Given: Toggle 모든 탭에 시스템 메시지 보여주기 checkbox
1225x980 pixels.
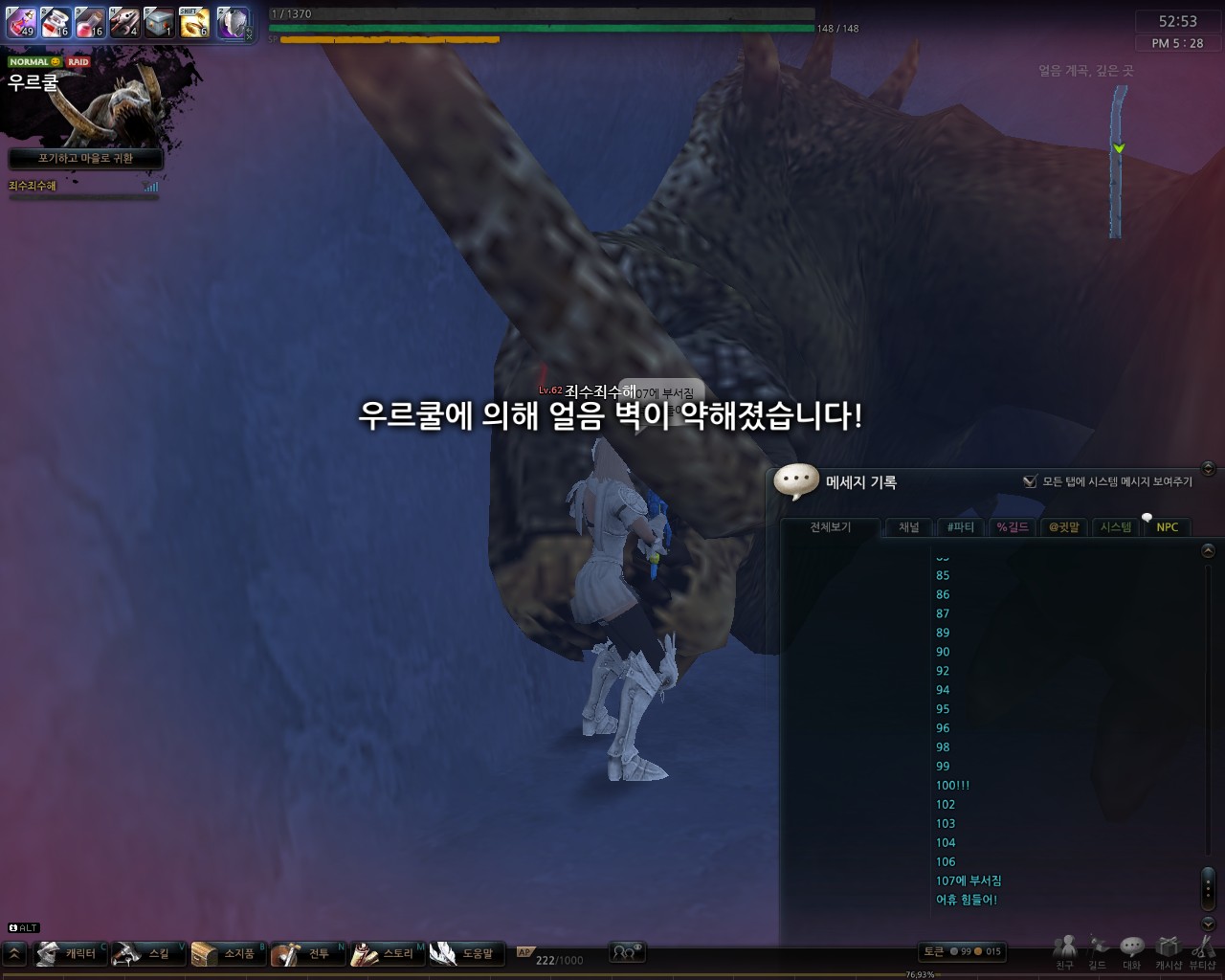Looking at the screenshot, I should pyautogui.click(x=1031, y=482).
